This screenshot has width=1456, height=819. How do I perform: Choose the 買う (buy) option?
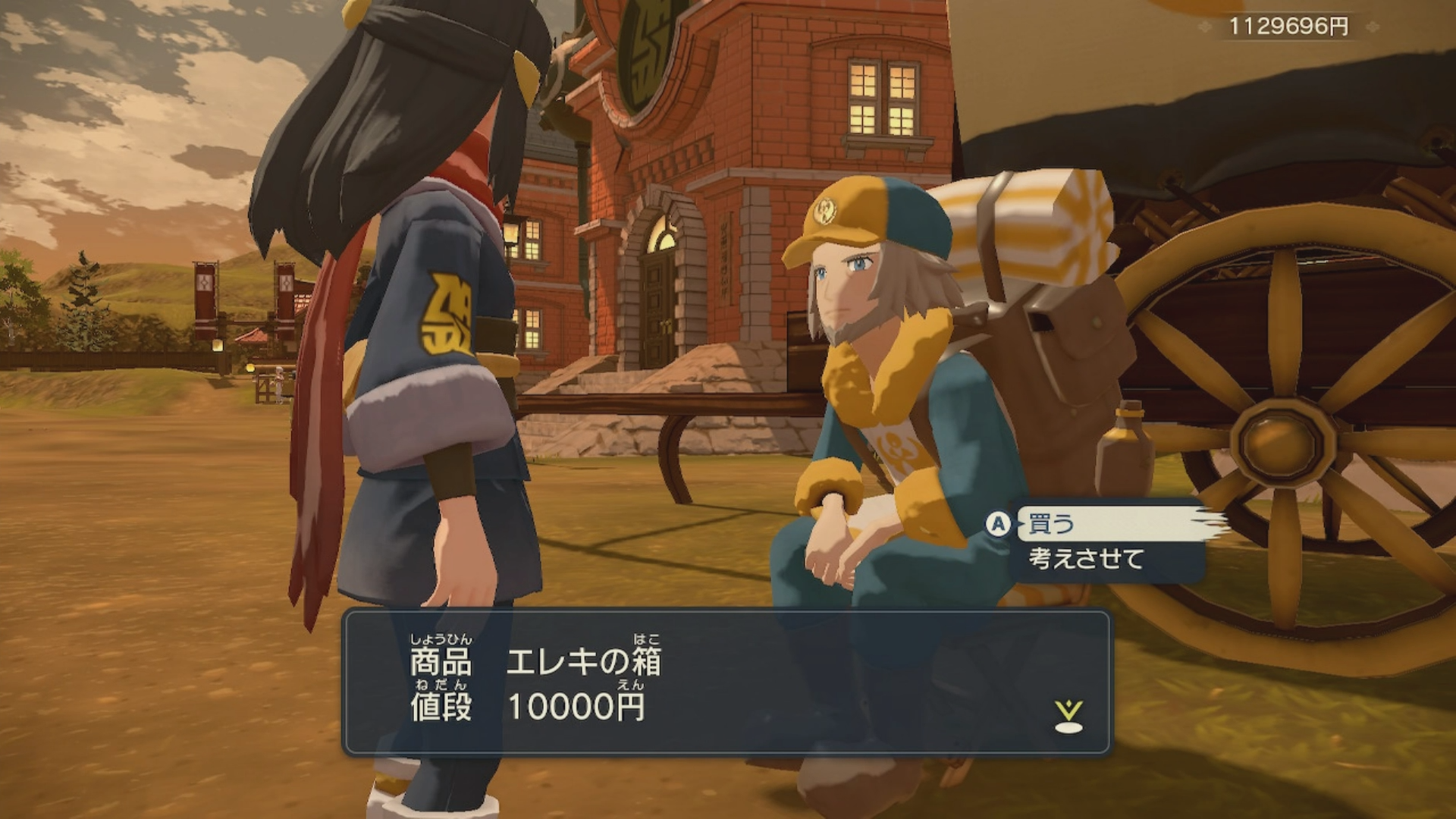pos(1052,524)
